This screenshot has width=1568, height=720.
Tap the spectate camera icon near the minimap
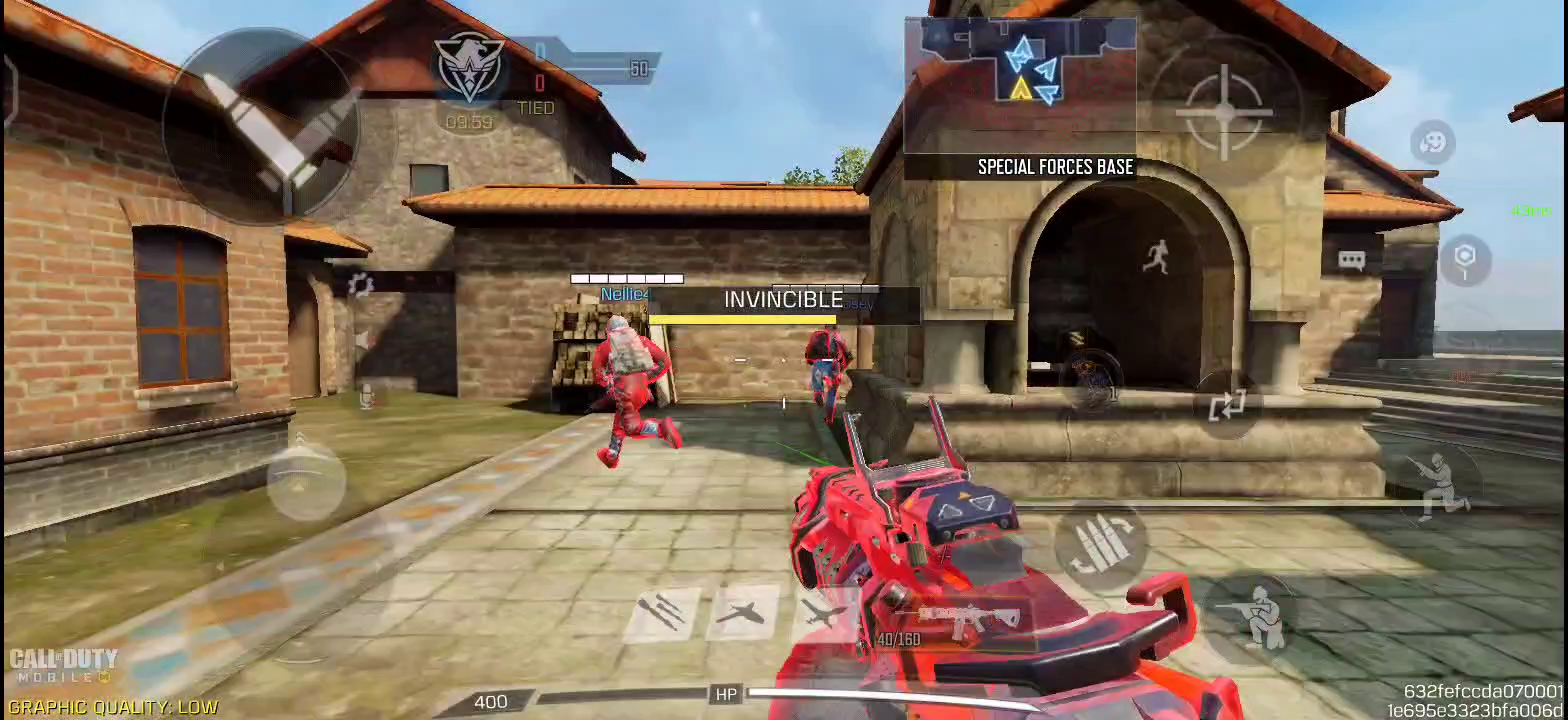(1432, 142)
